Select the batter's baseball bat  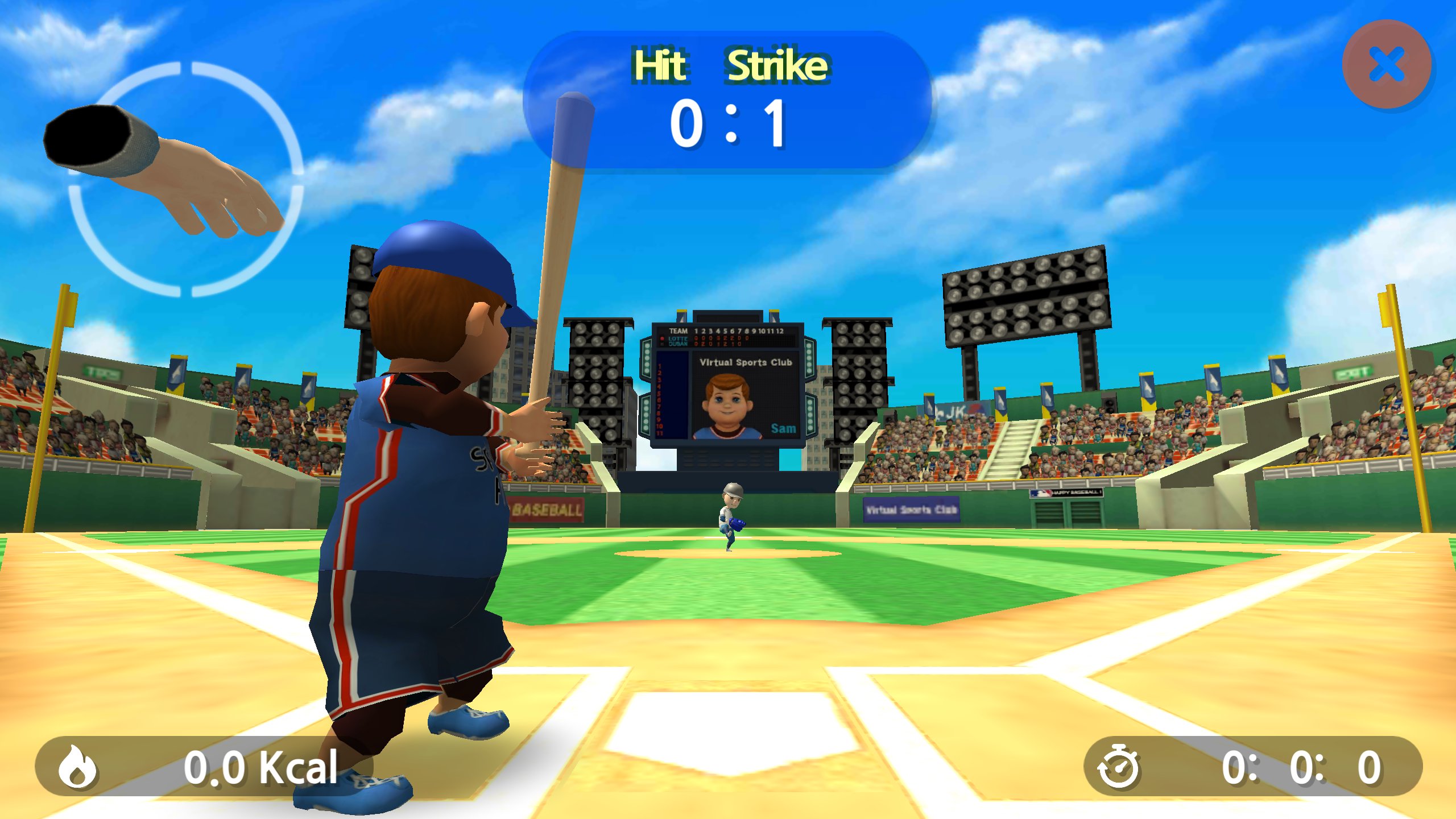pyautogui.click(x=560, y=239)
